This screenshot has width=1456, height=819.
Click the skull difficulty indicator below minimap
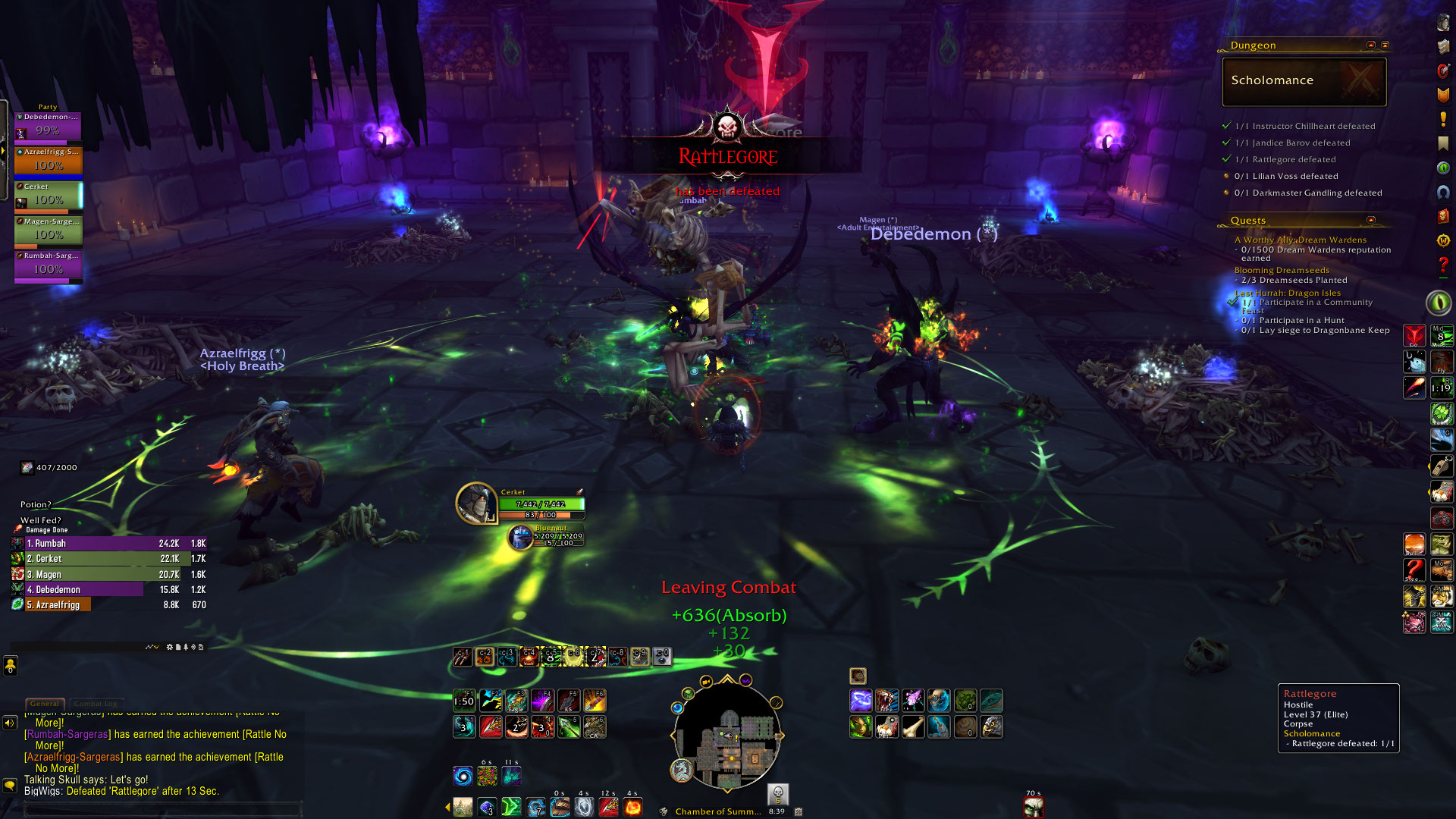click(x=777, y=794)
